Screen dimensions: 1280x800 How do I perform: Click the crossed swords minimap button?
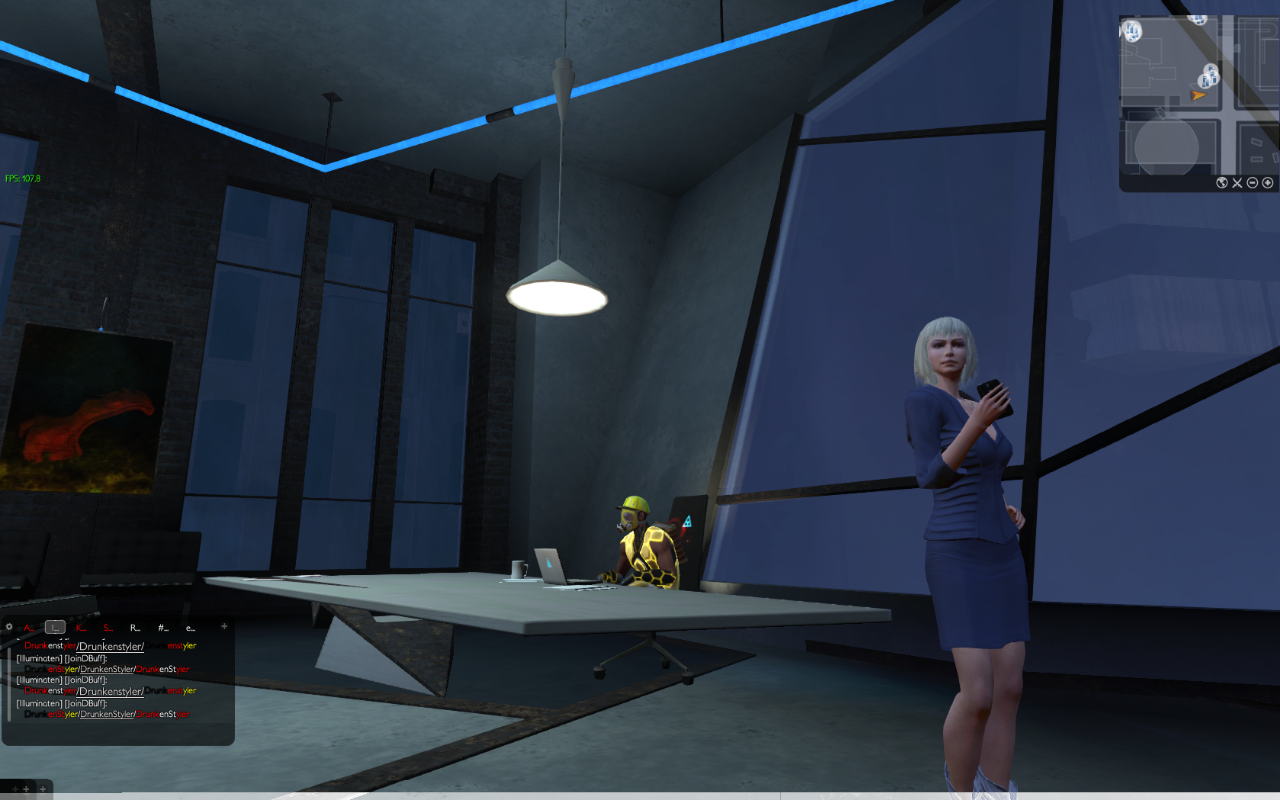(x=1237, y=183)
